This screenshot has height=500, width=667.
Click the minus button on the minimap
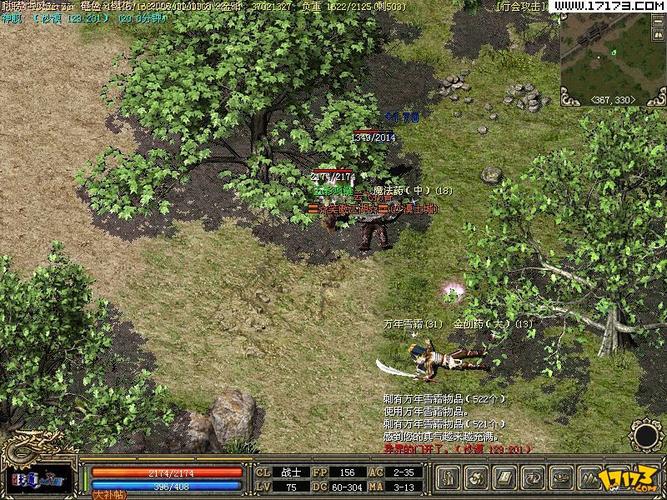pos(658,22)
